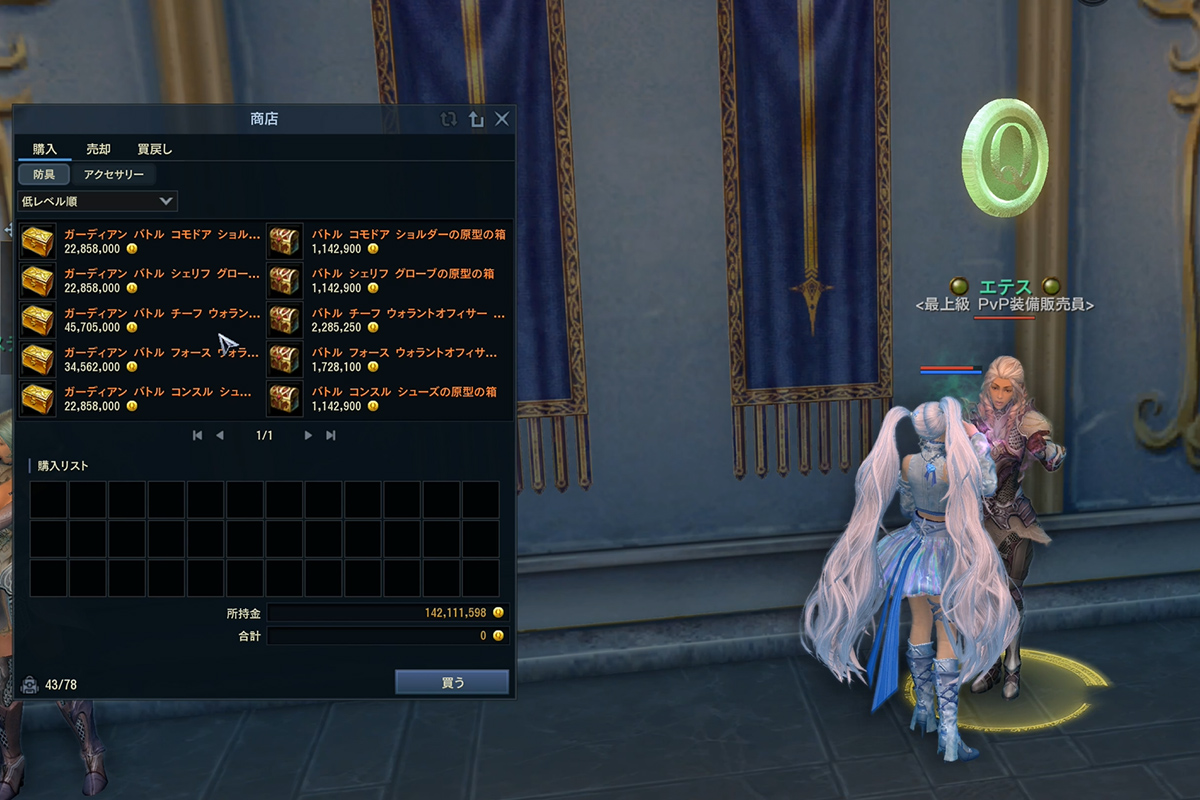The width and height of the screenshot is (1200, 800).
Task: Show the アクセサリー accessory category
Action: click(x=114, y=175)
